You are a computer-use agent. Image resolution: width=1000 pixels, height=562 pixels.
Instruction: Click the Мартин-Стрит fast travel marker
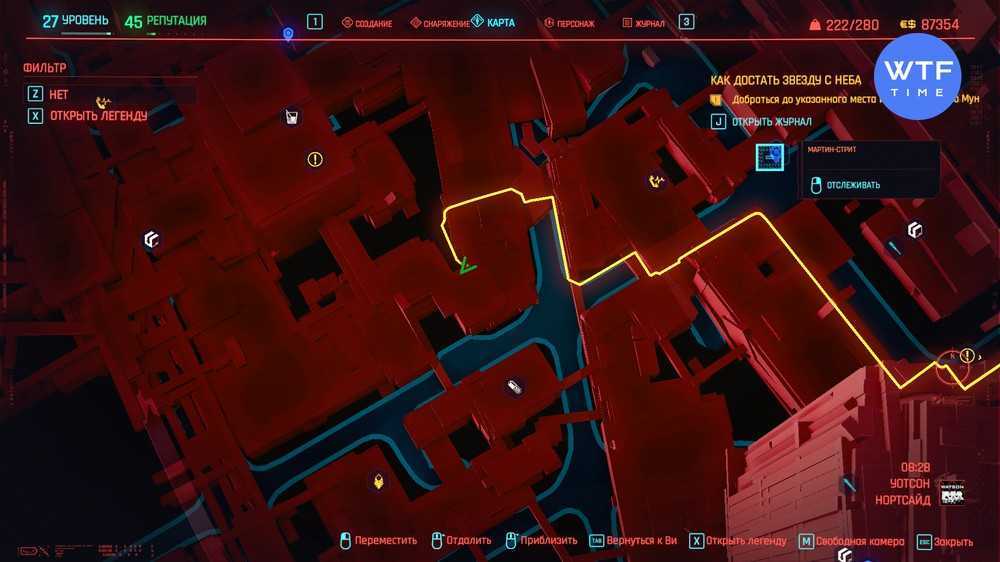pyautogui.click(x=770, y=156)
